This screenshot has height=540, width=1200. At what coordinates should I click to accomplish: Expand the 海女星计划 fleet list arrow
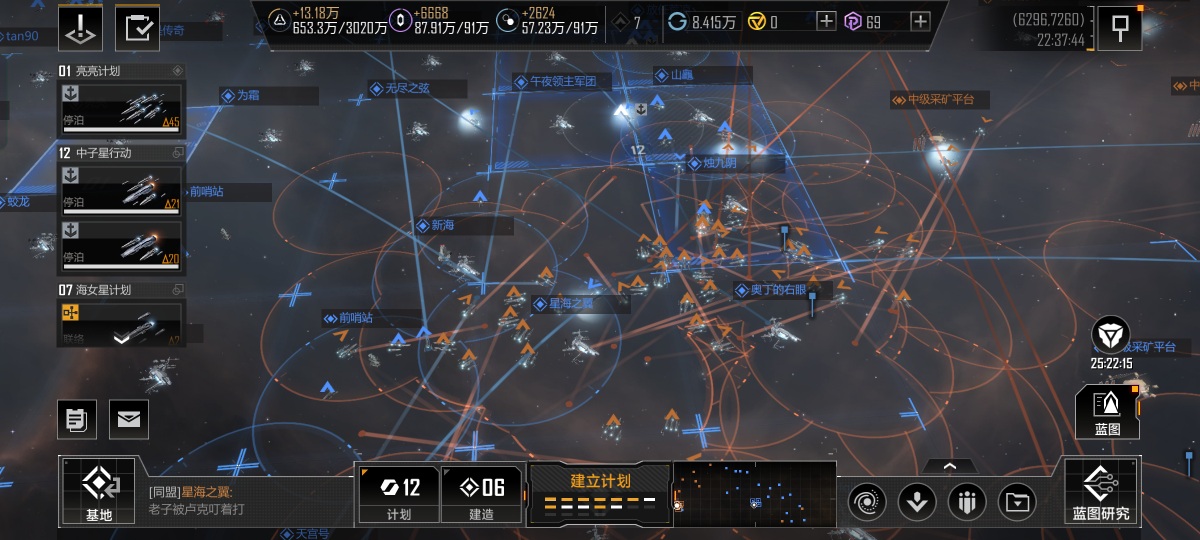(121, 339)
